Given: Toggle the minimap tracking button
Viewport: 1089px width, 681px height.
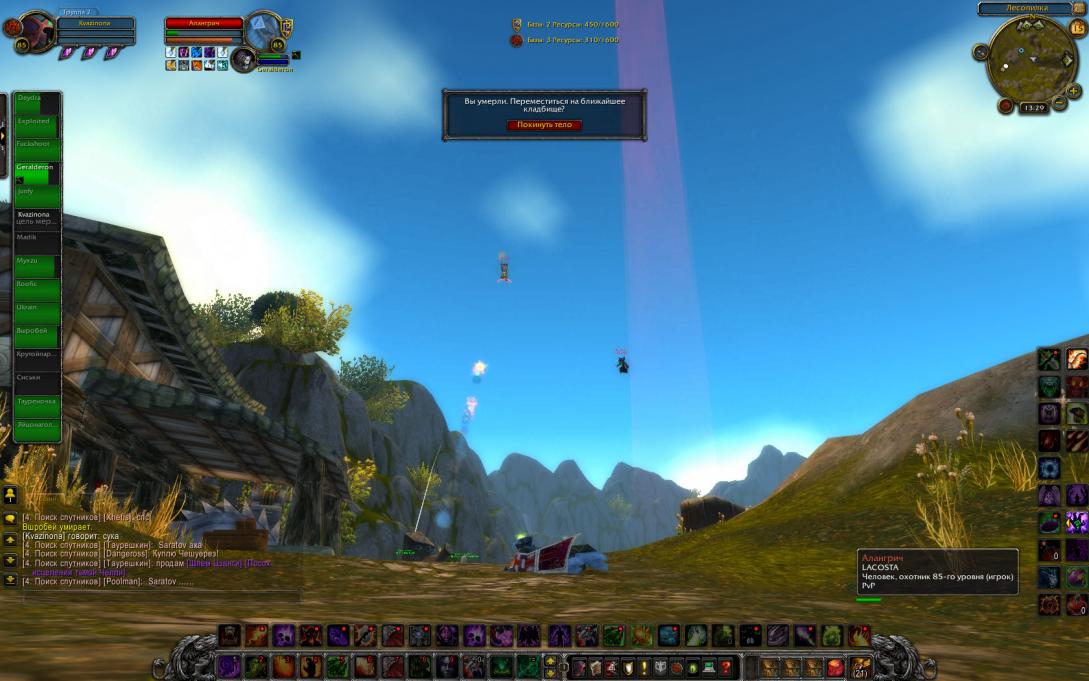Looking at the screenshot, I should (980, 52).
